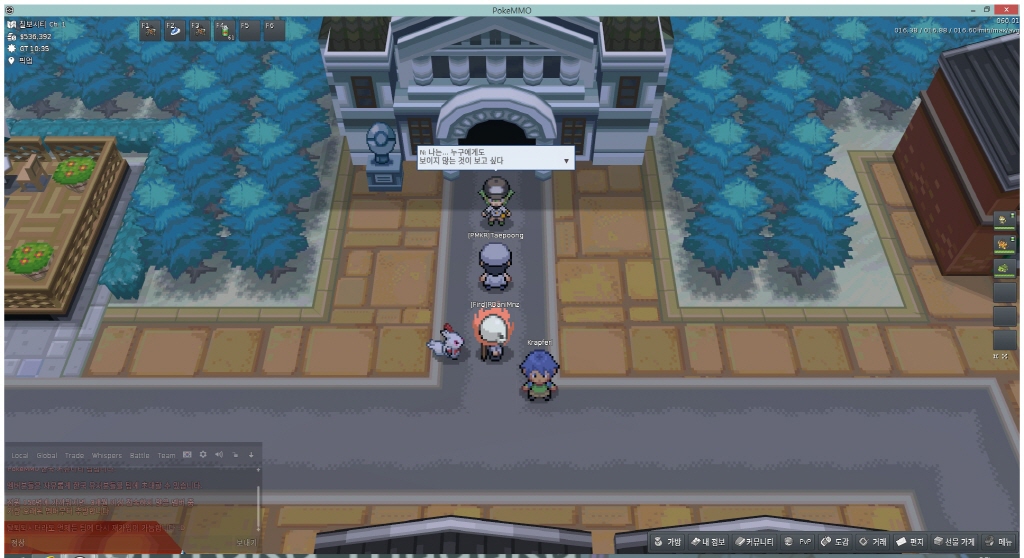The image size is (1024, 558).
Task: Switch to the Local chat tab
Action: pyautogui.click(x=20, y=455)
